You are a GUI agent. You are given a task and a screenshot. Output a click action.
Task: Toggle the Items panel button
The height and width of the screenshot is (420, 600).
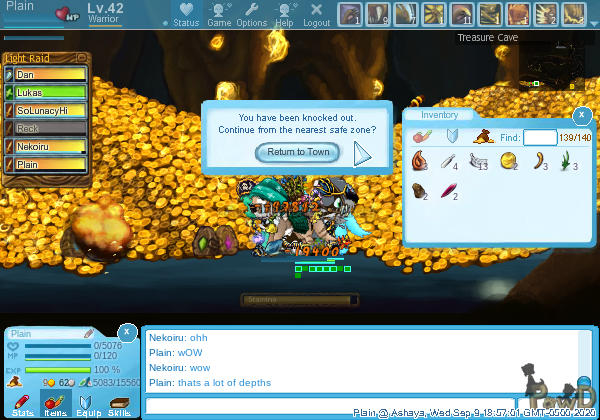tap(55, 403)
